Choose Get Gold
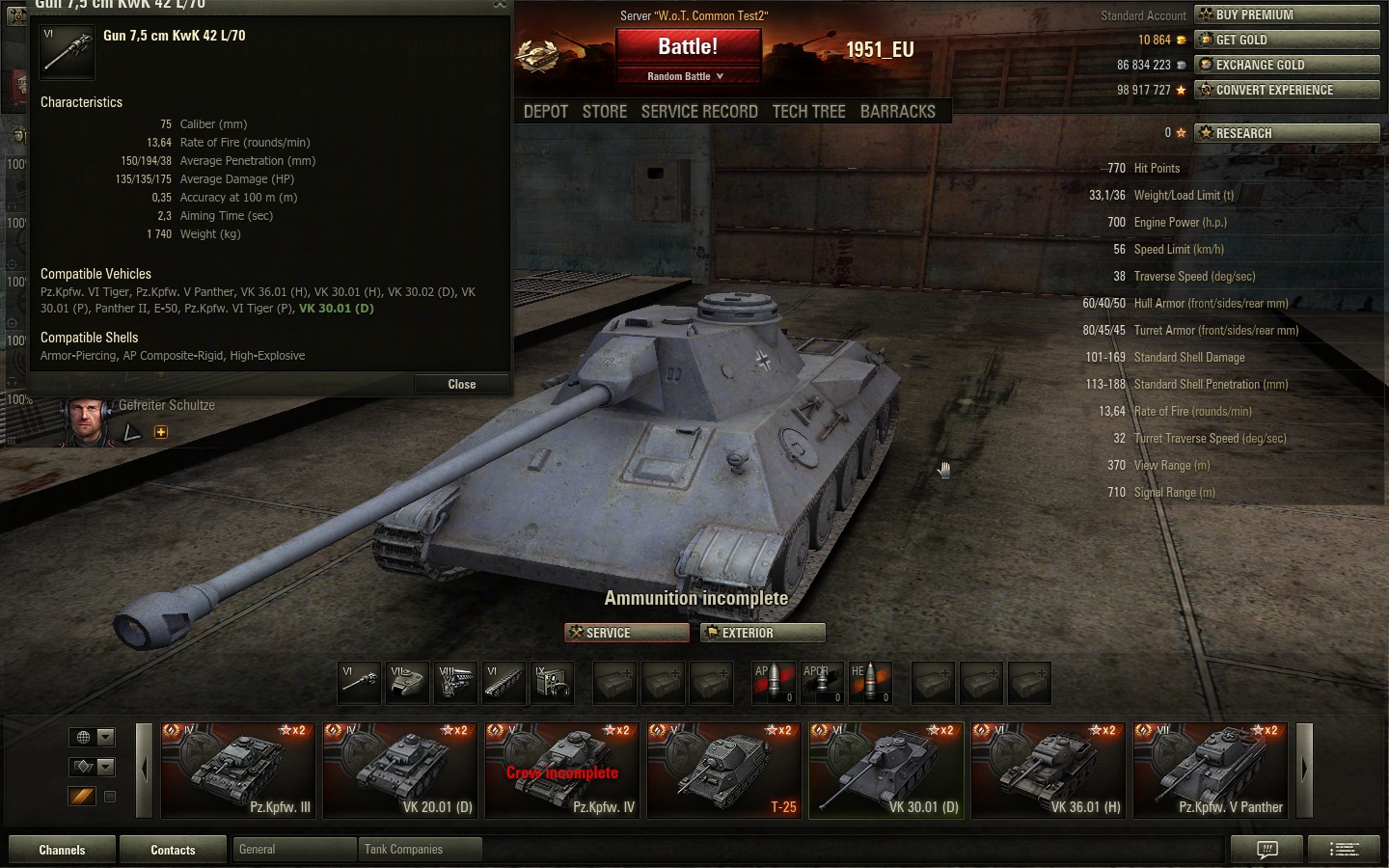Viewport: 1389px width, 868px height. pyautogui.click(x=1287, y=40)
